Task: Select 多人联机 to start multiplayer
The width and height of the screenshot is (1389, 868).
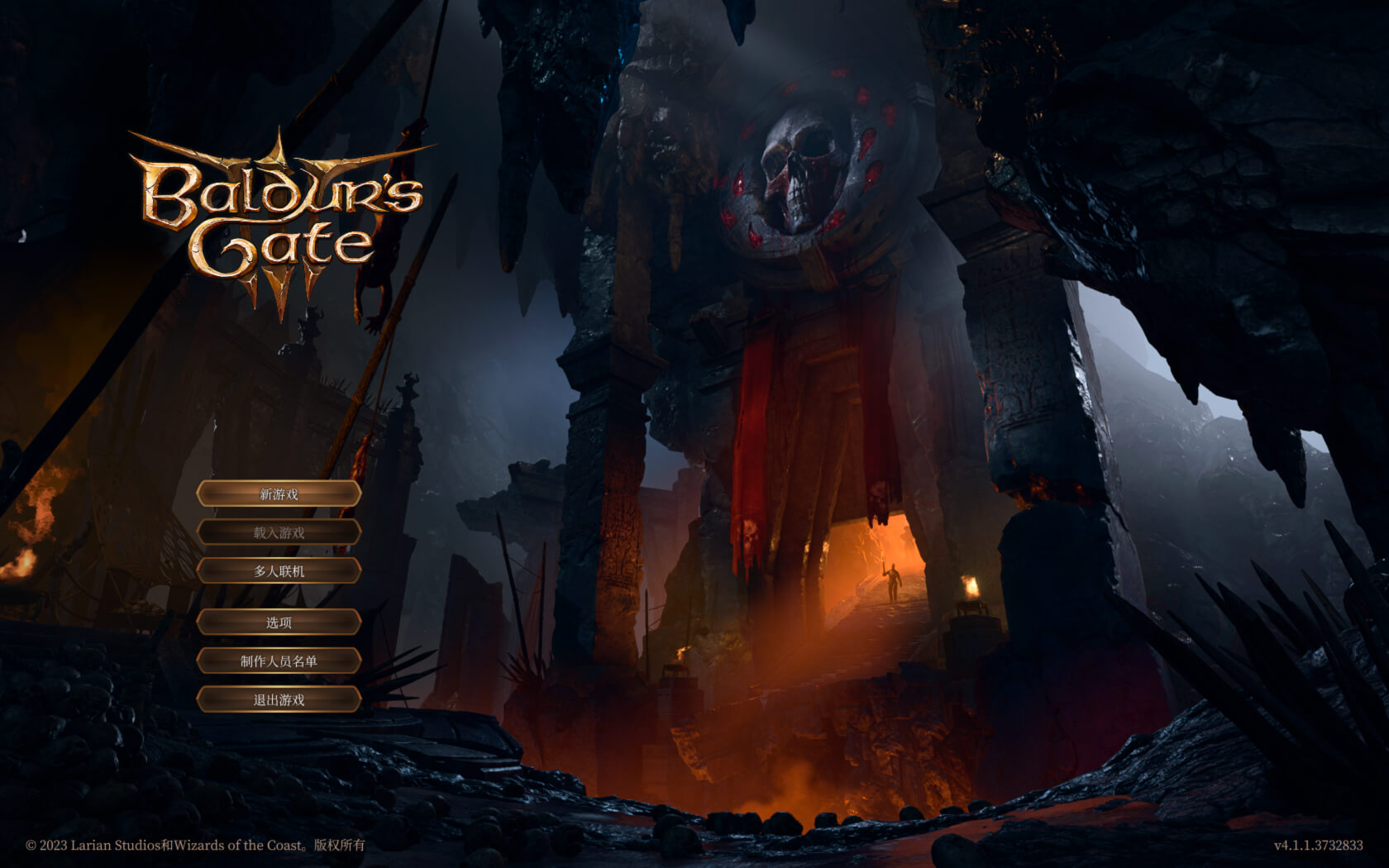Action: pos(279,572)
